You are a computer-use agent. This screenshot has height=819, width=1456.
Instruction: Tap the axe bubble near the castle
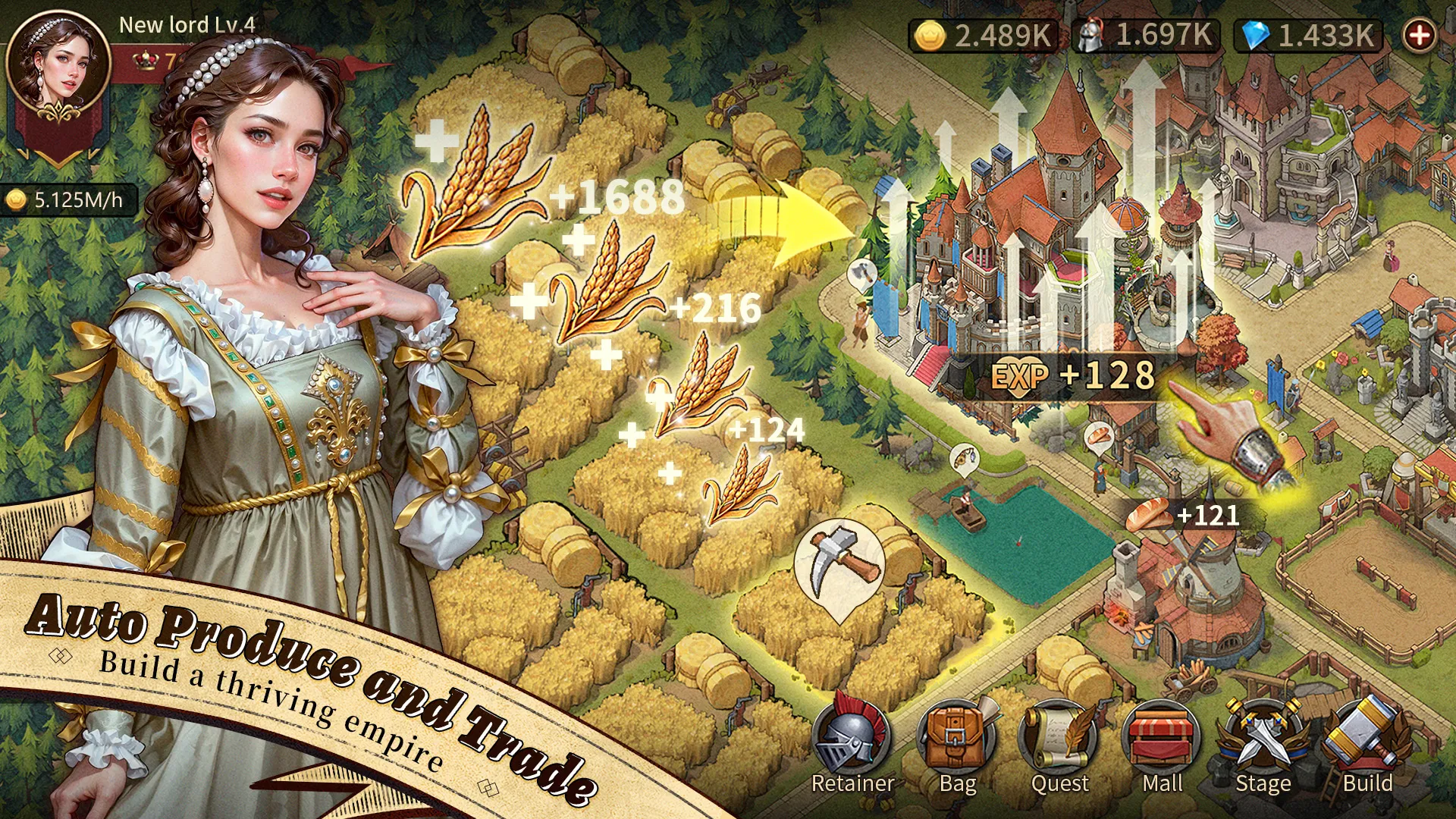tap(861, 275)
